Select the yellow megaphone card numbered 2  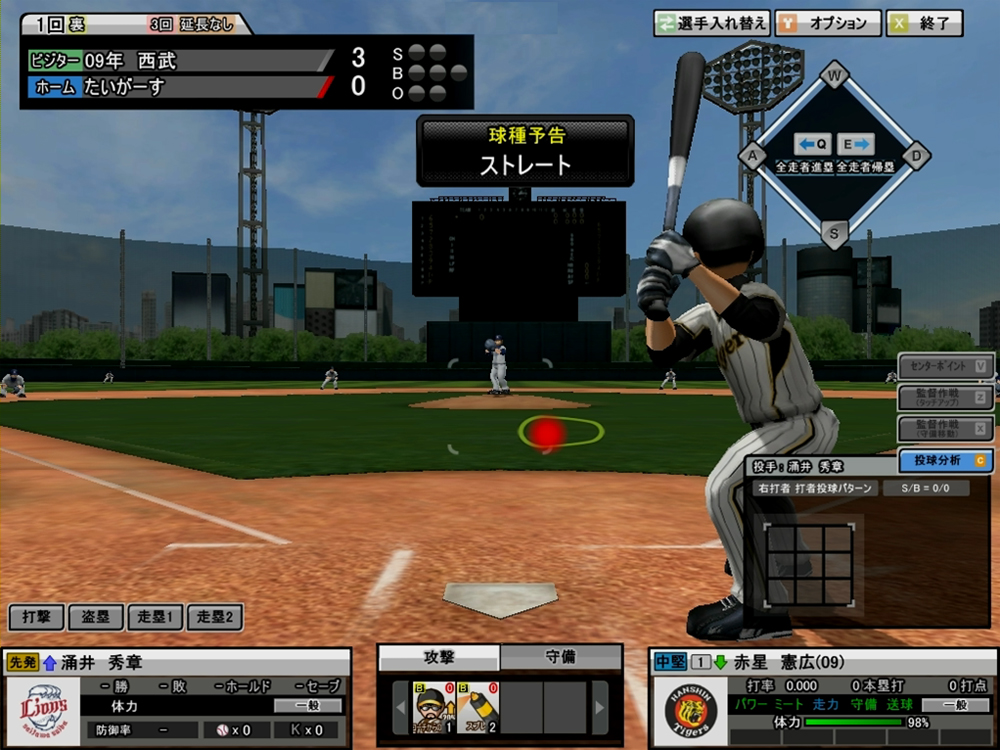pos(478,706)
